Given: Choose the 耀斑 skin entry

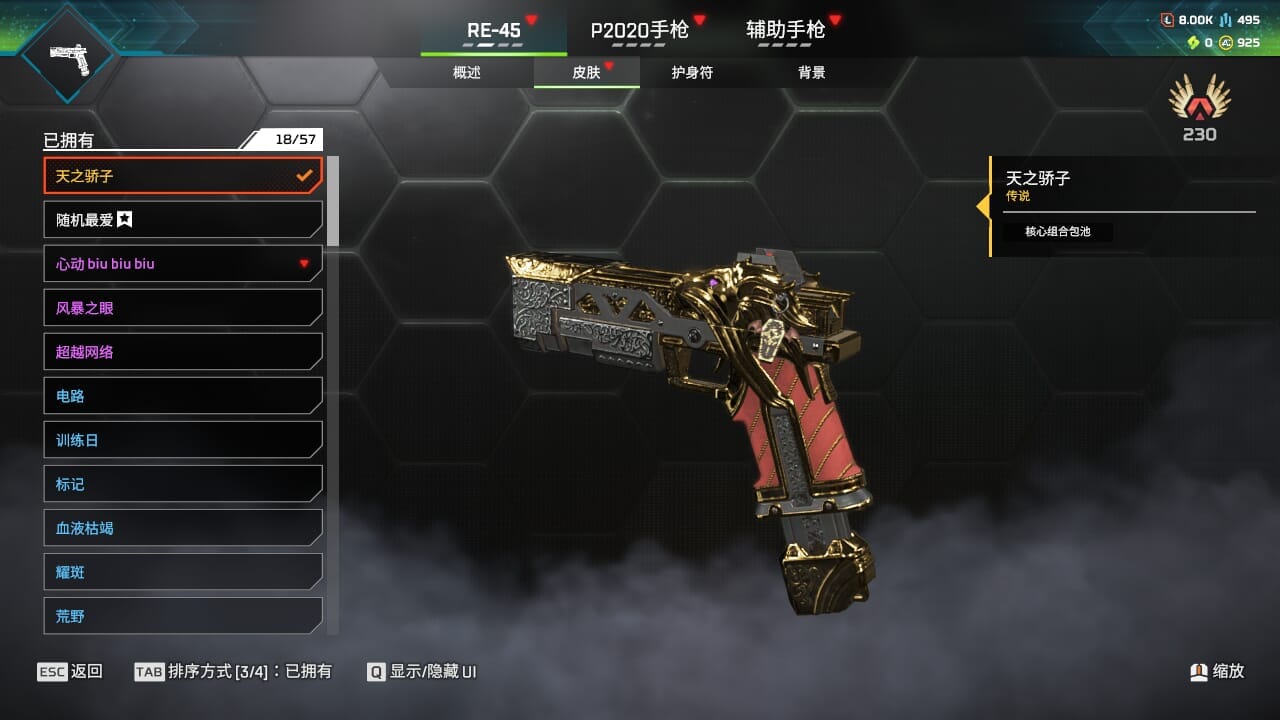Looking at the screenshot, I should [x=183, y=572].
